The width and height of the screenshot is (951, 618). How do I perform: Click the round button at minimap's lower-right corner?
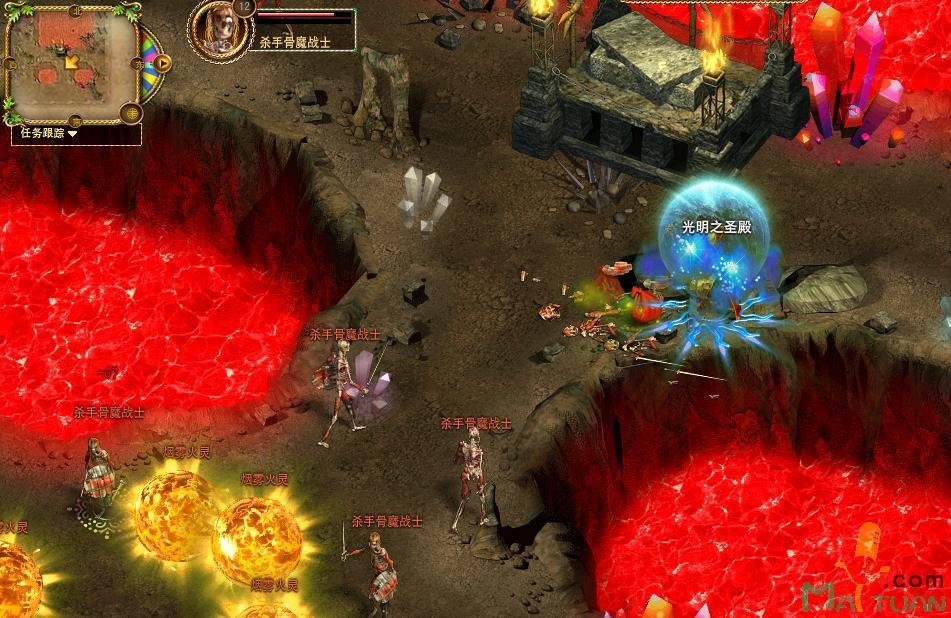pos(130,112)
